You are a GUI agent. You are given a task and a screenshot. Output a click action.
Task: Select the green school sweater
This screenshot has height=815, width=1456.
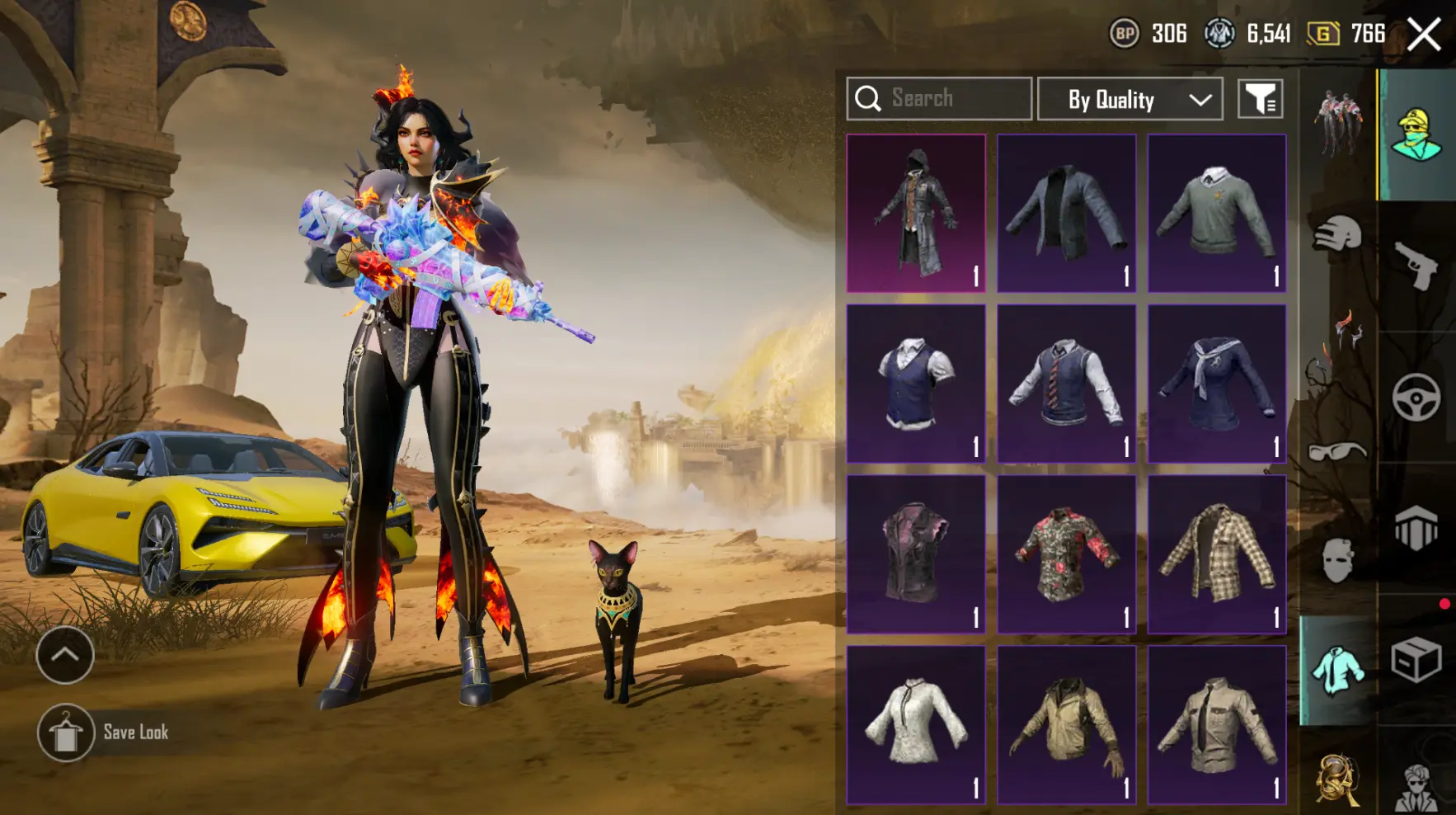(x=1216, y=213)
